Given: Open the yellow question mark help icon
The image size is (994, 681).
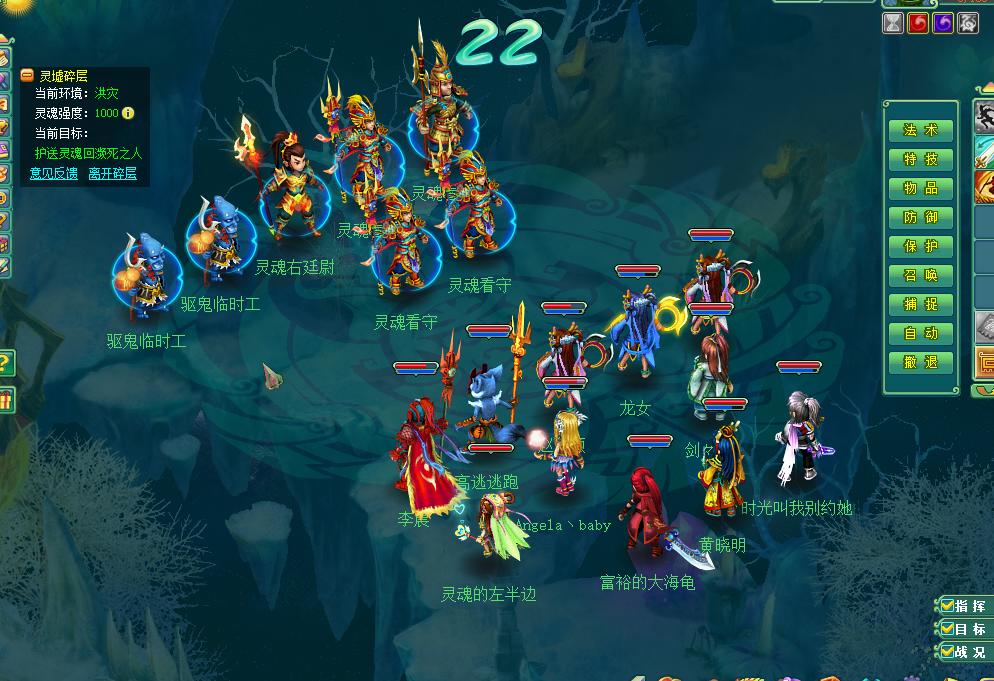Looking at the screenshot, I should (5, 362).
